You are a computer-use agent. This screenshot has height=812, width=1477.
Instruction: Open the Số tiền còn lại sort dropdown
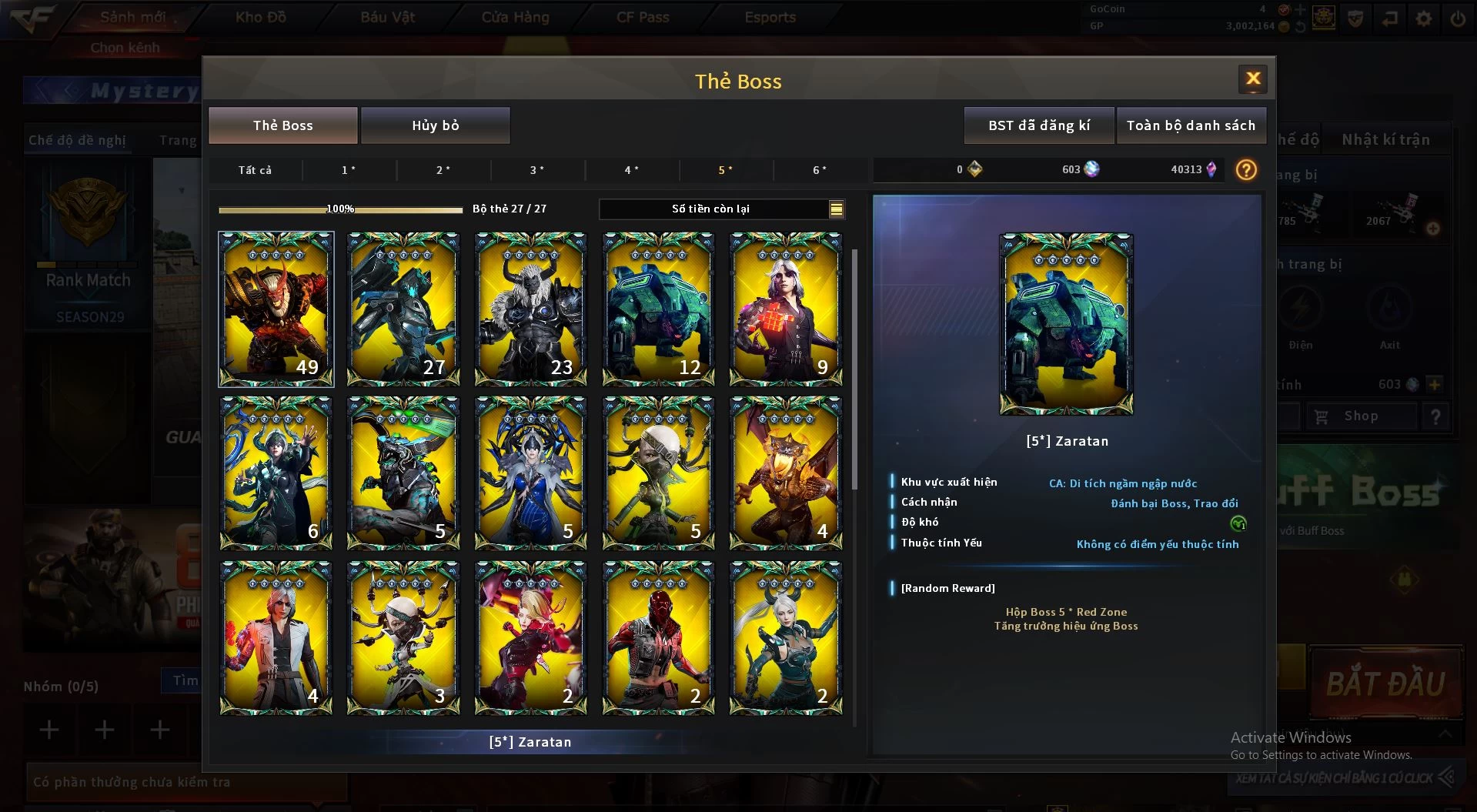tap(836, 209)
